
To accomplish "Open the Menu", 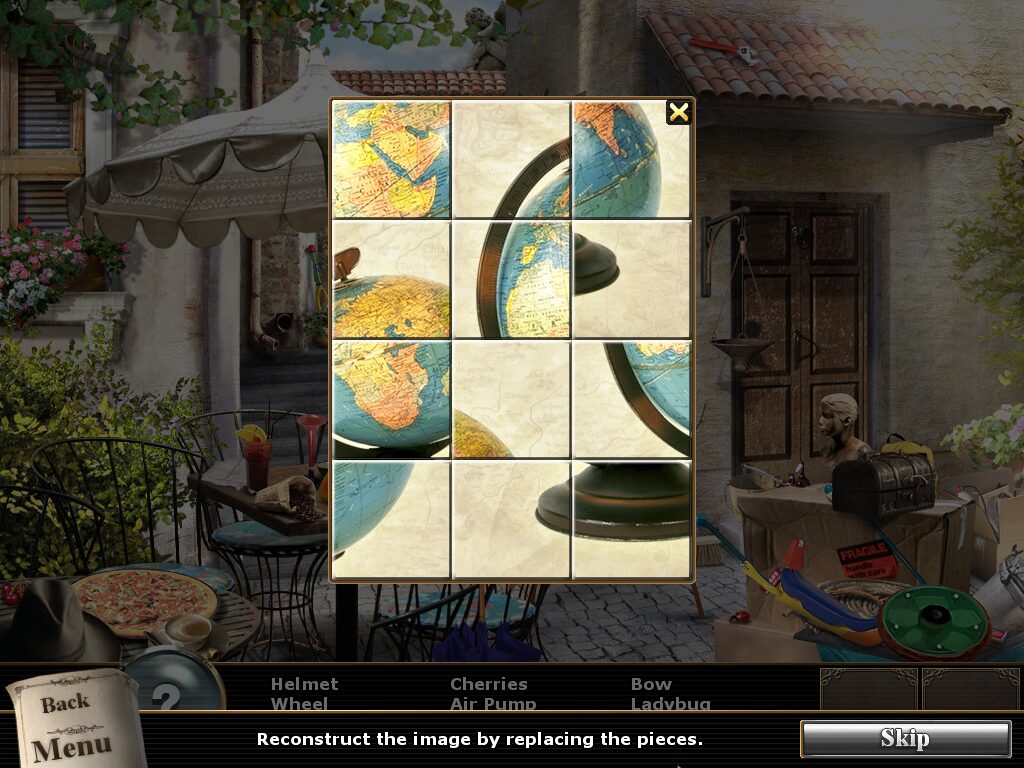I will pos(72,746).
